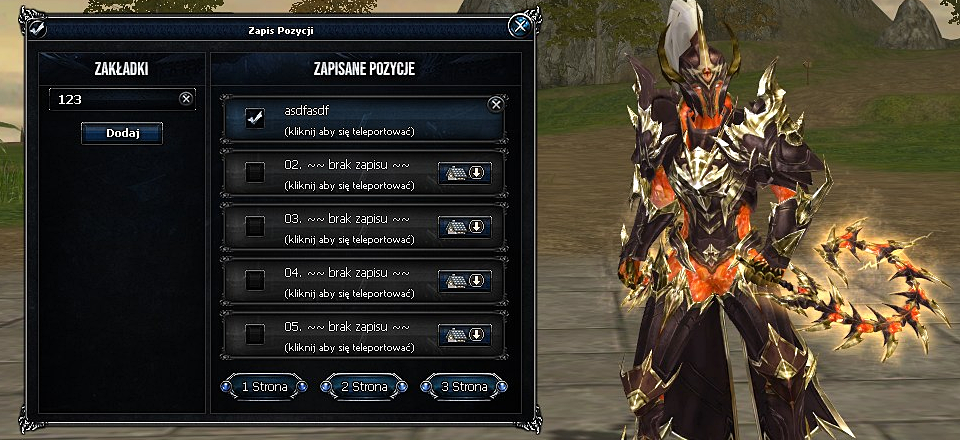The height and width of the screenshot is (440, 960).
Task: Save current position to slot 05
Action: coord(465,334)
